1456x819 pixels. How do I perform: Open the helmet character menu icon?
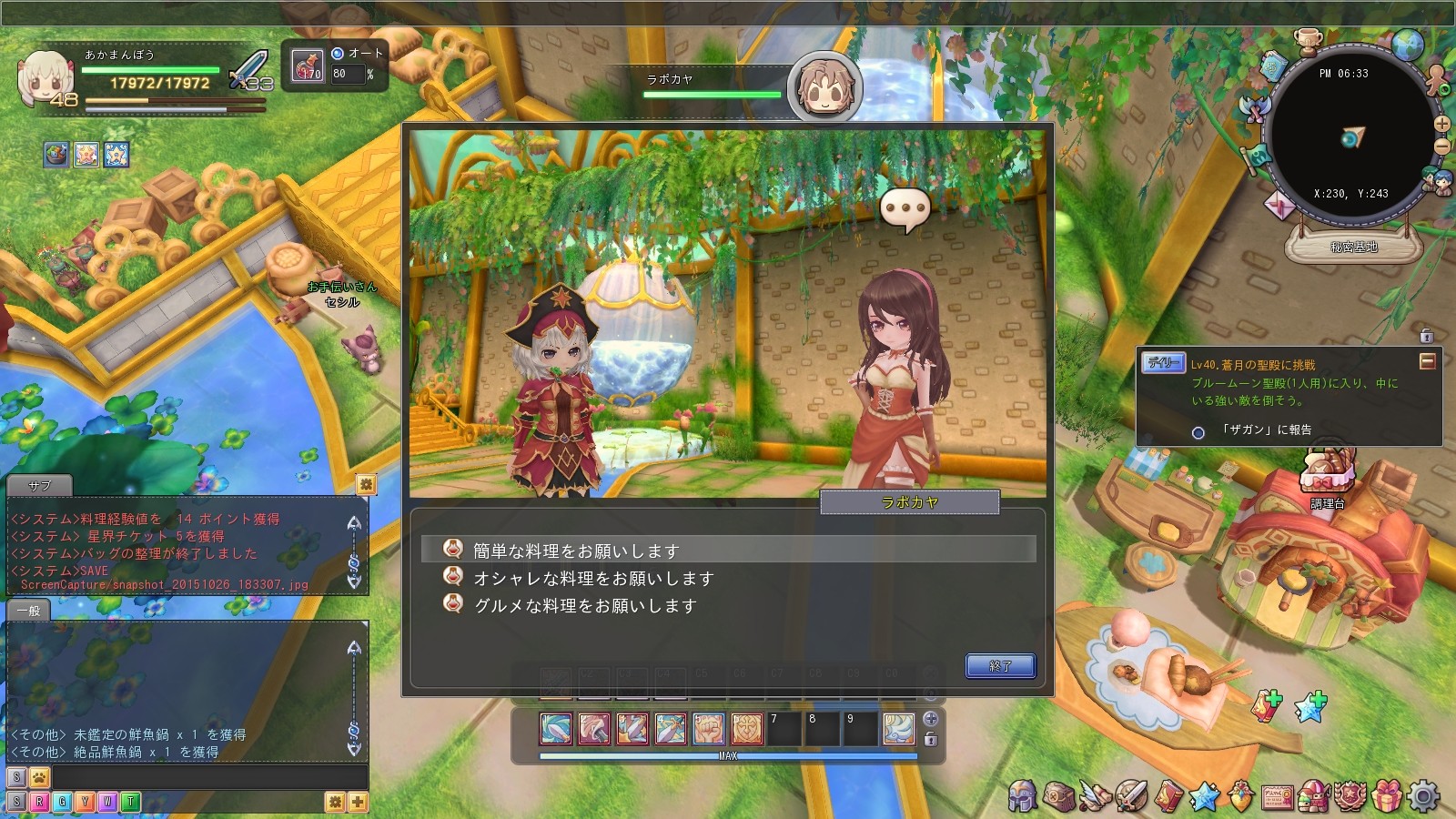click(1023, 796)
